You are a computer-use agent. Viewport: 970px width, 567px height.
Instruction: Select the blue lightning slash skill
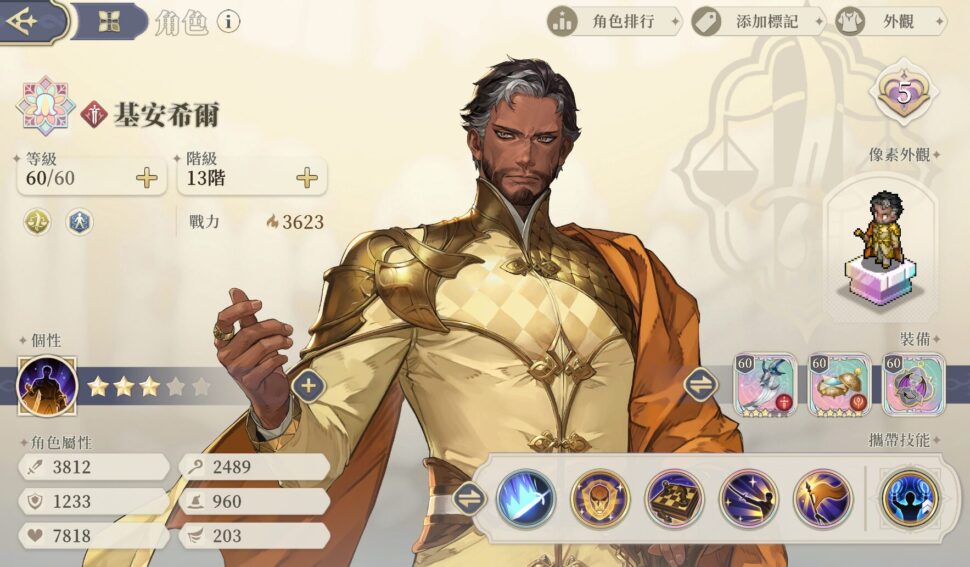coord(526,498)
